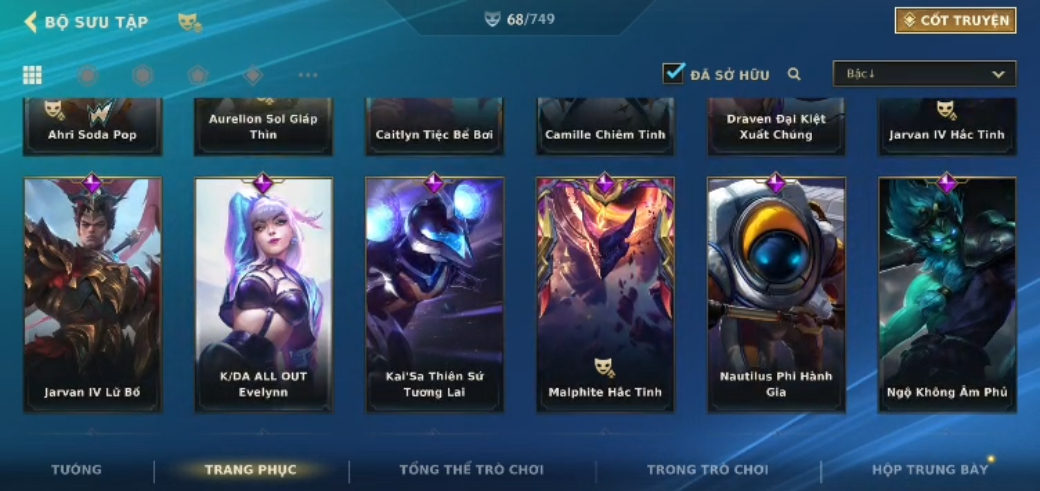Pick the Malphite Hắc Tinh skin card
The height and width of the screenshot is (491, 1040).
coord(605,294)
